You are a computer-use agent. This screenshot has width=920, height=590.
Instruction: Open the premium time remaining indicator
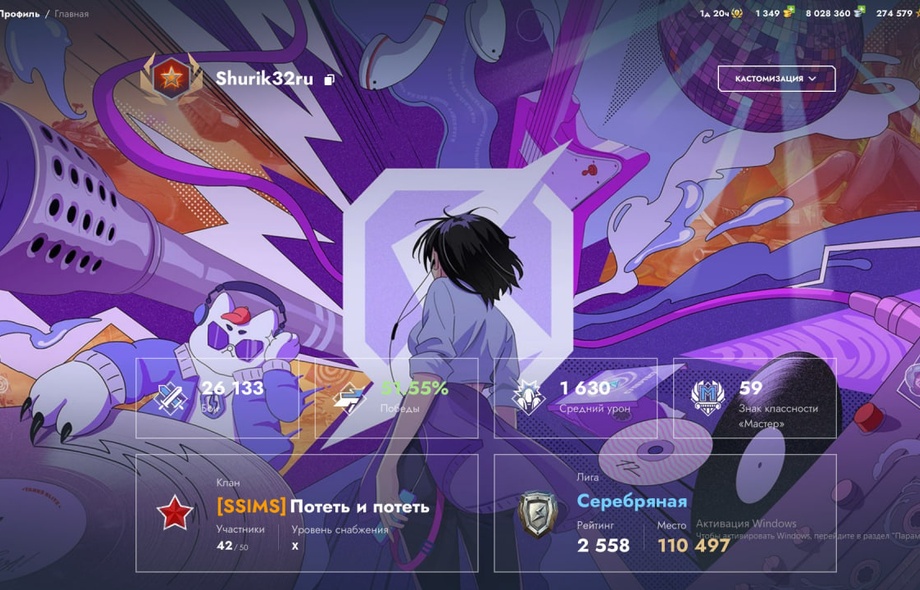tap(719, 14)
